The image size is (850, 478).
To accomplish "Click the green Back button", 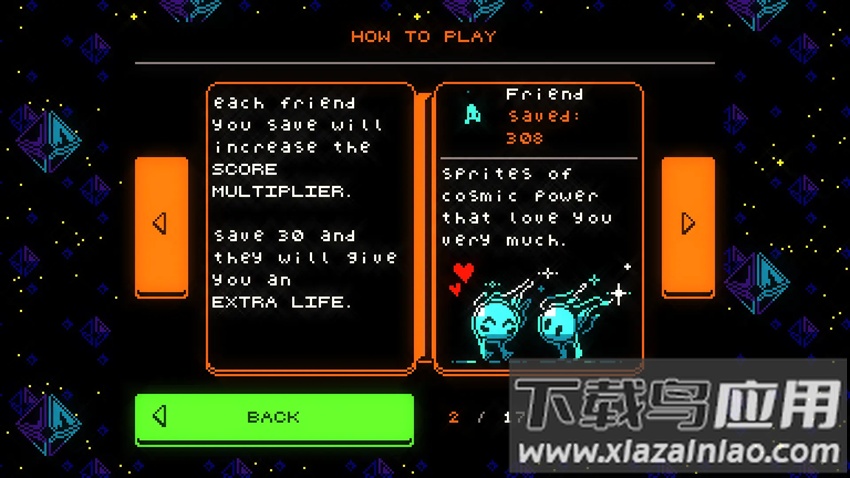I will (274, 418).
